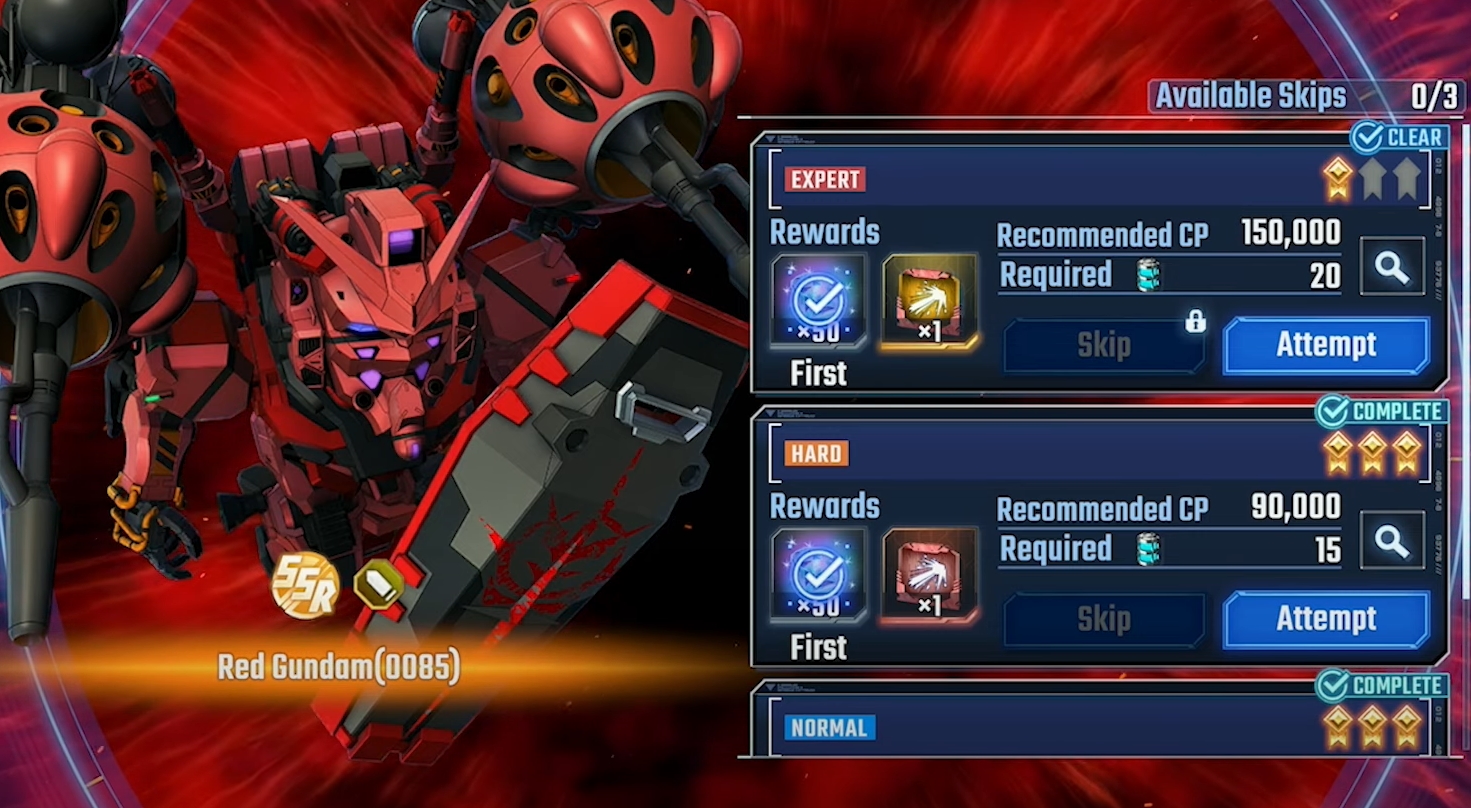
Task: Click the Skip button for Hard stage
Action: point(1103,620)
